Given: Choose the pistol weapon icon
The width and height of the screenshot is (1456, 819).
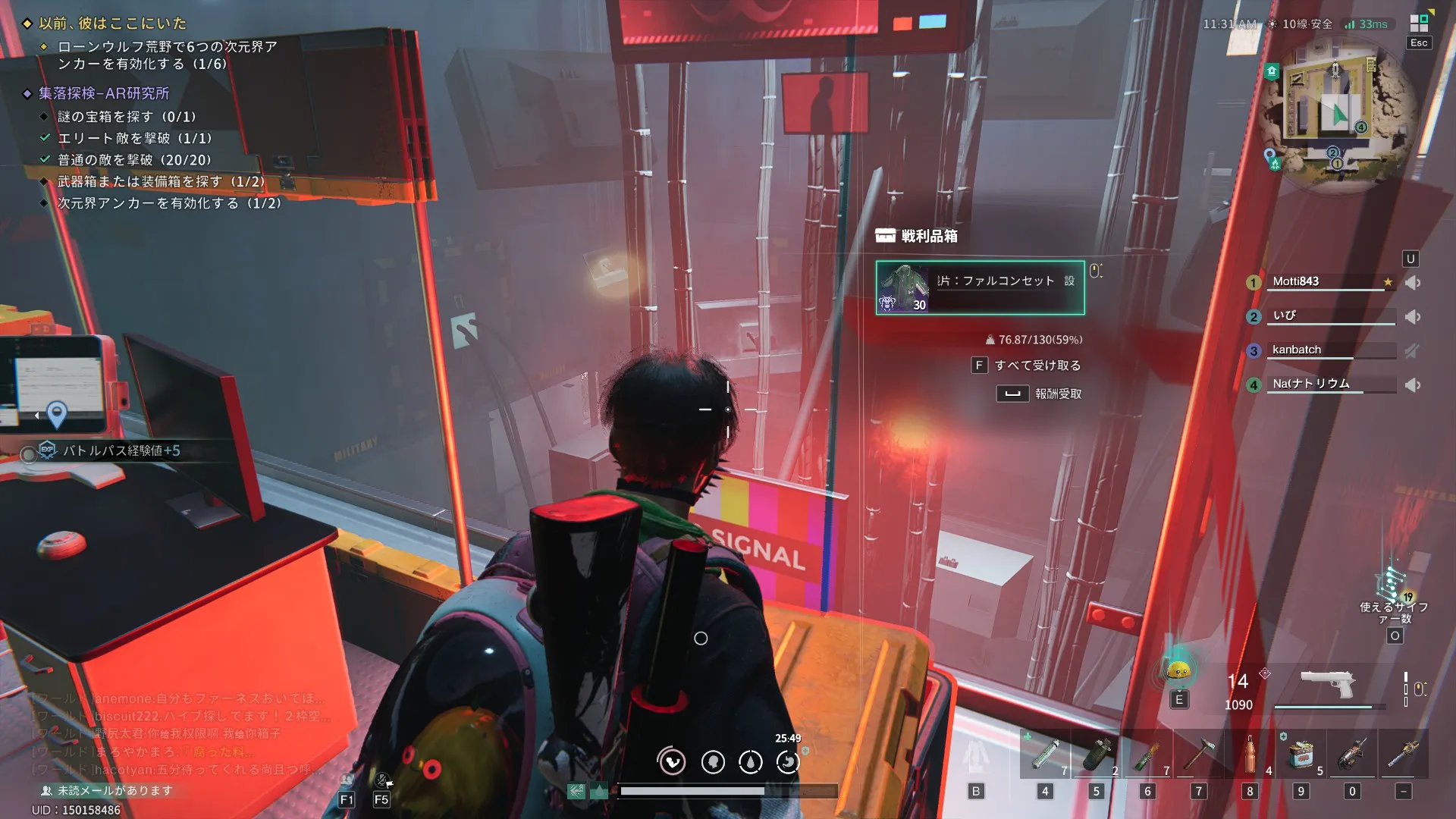Looking at the screenshot, I should (1327, 684).
